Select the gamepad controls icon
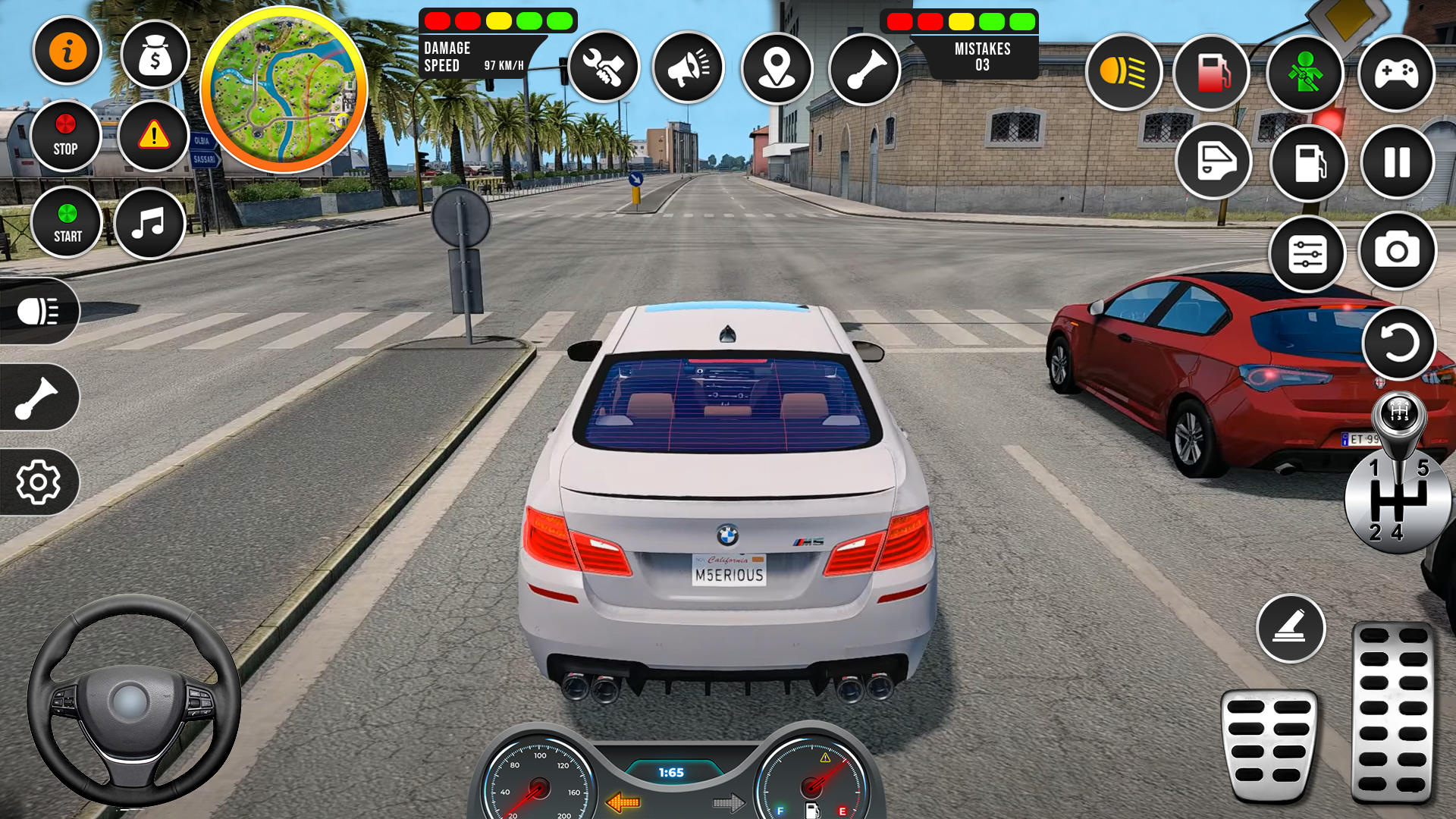1456x819 pixels. pyautogui.click(x=1395, y=72)
